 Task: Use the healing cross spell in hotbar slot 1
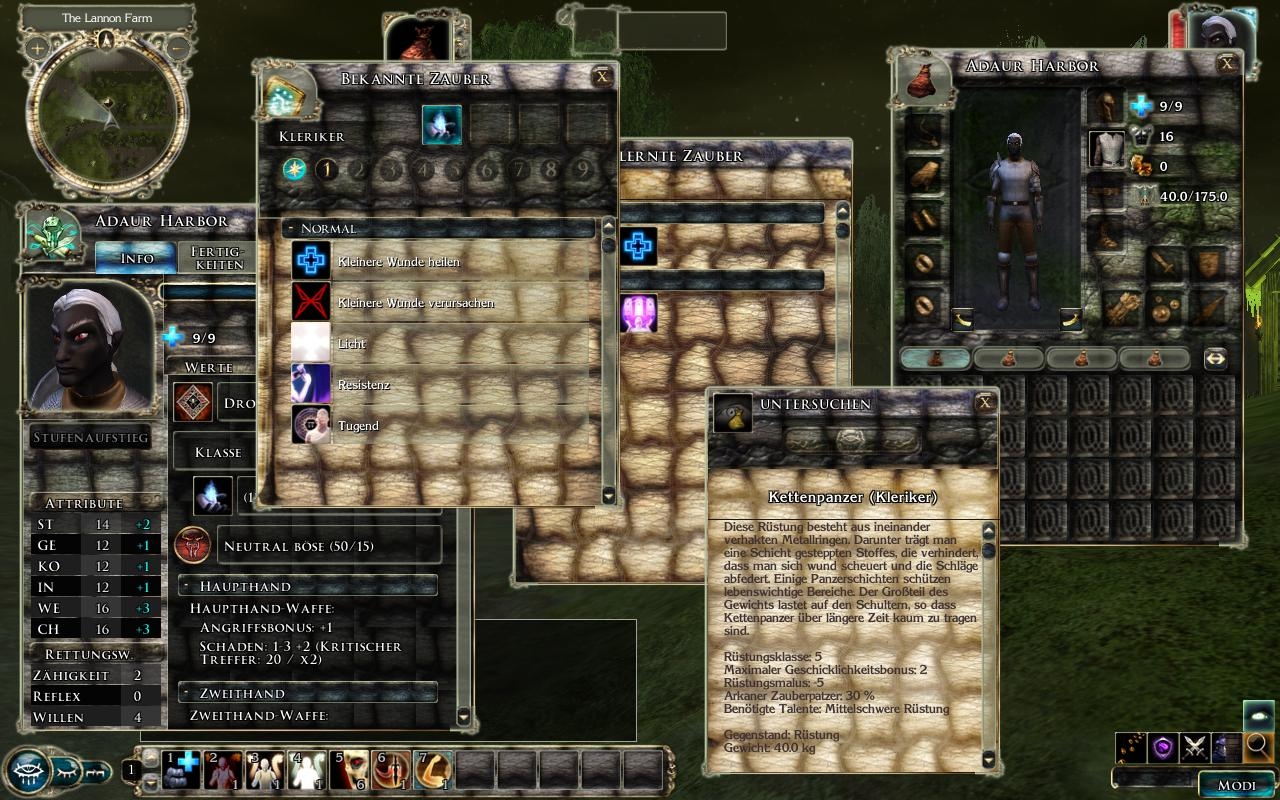[x=183, y=769]
